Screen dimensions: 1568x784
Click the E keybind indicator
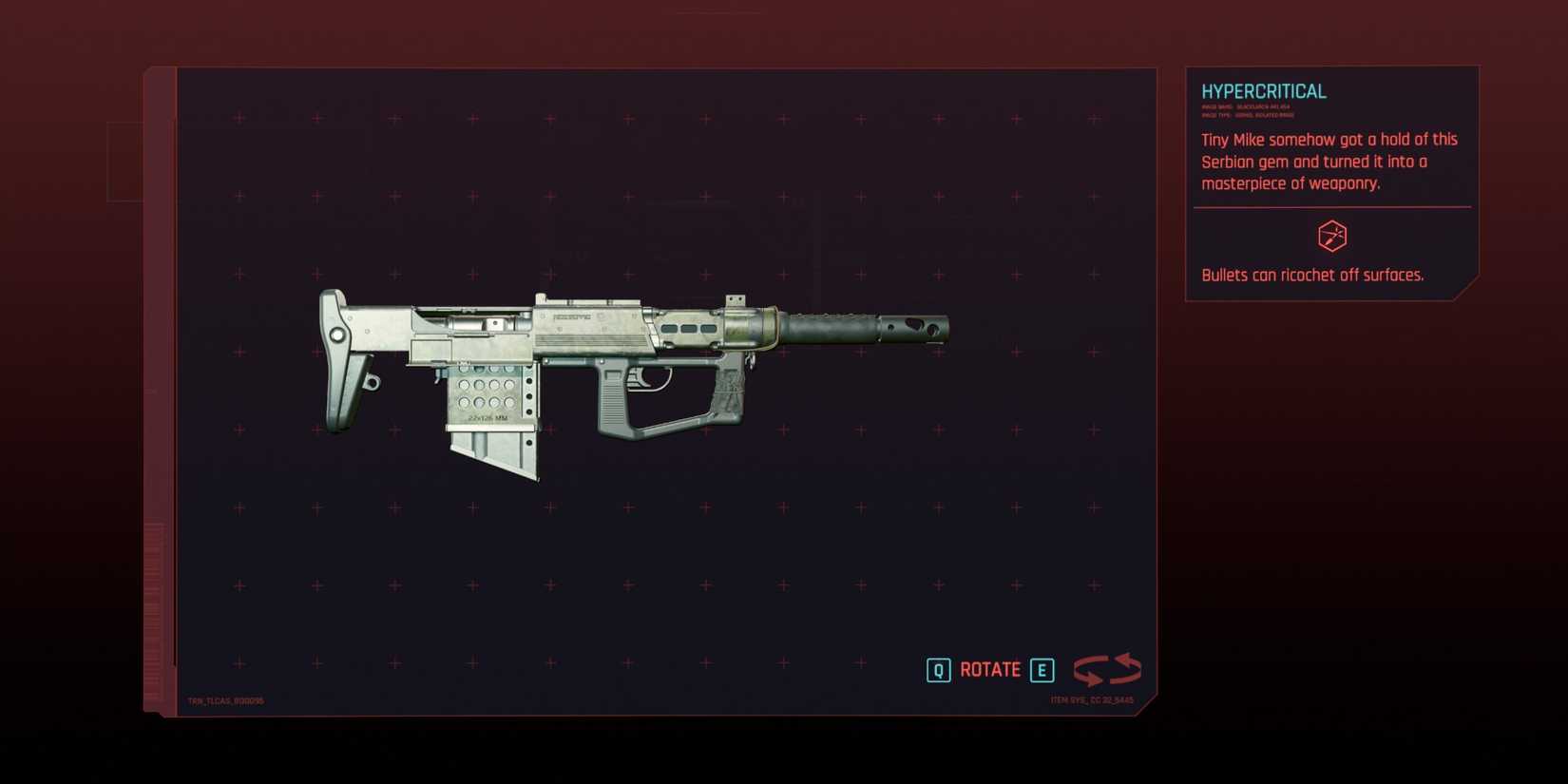(x=1042, y=670)
